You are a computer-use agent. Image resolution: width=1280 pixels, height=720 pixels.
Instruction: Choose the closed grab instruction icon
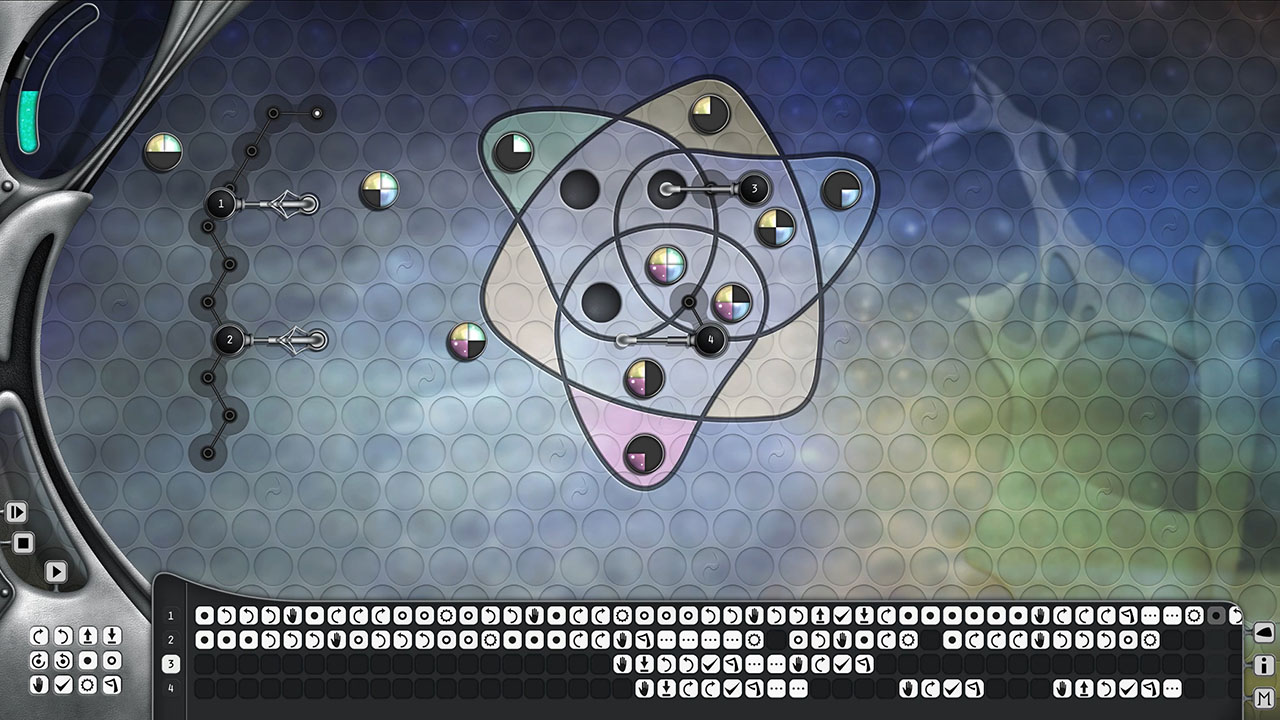point(89,661)
